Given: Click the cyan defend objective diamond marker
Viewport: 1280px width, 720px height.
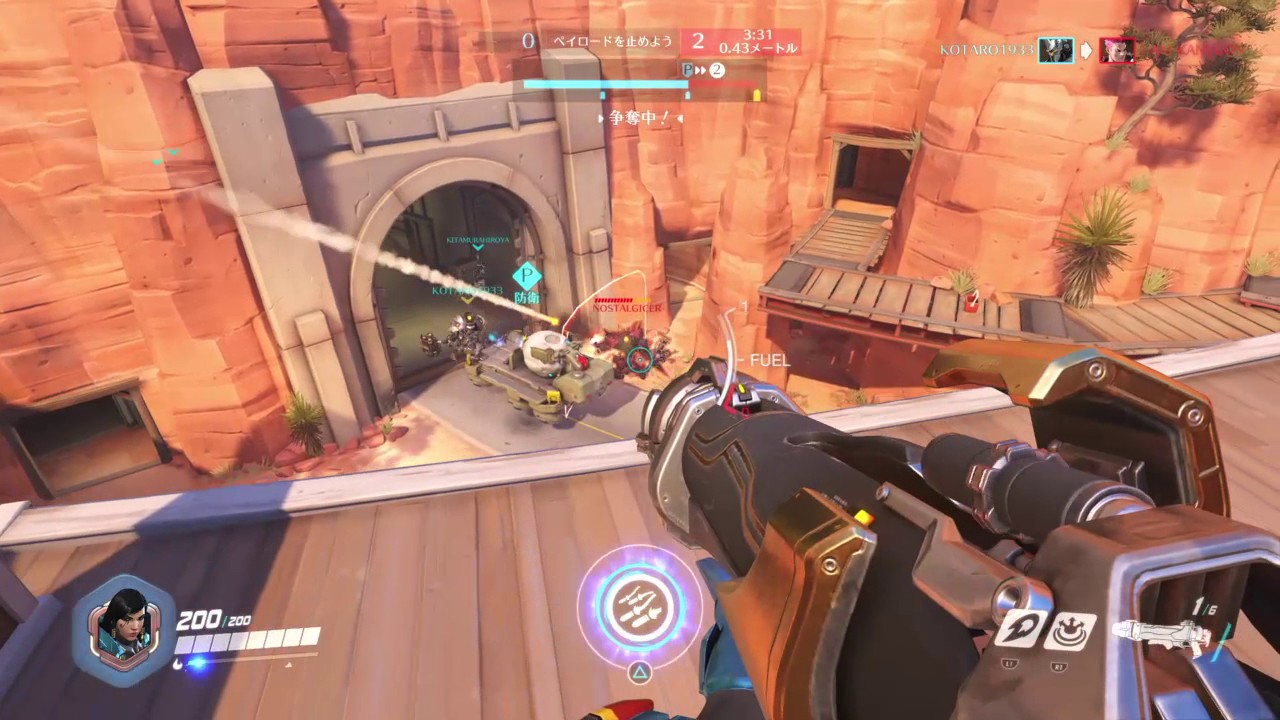Looking at the screenshot, I should 526,276.
